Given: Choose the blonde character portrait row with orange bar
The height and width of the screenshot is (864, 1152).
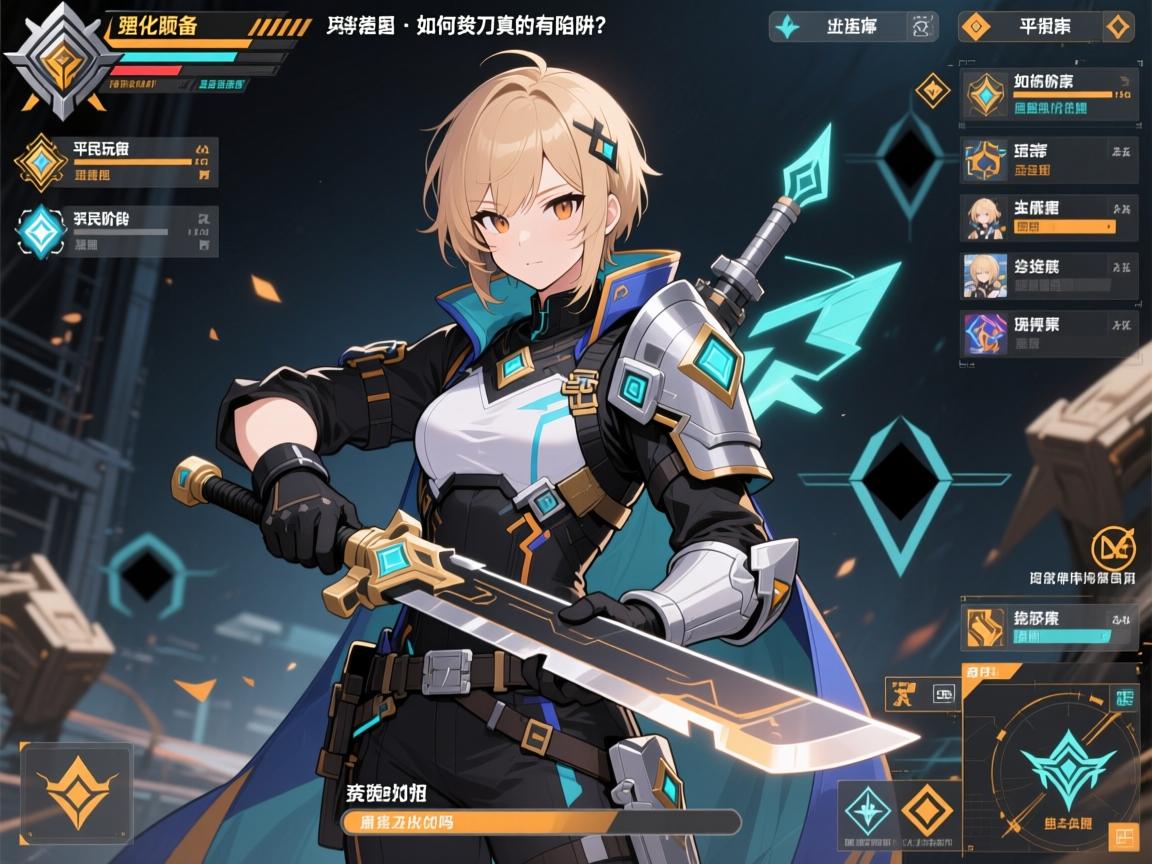Looking at the screenshot, I should click(1049, 218).
